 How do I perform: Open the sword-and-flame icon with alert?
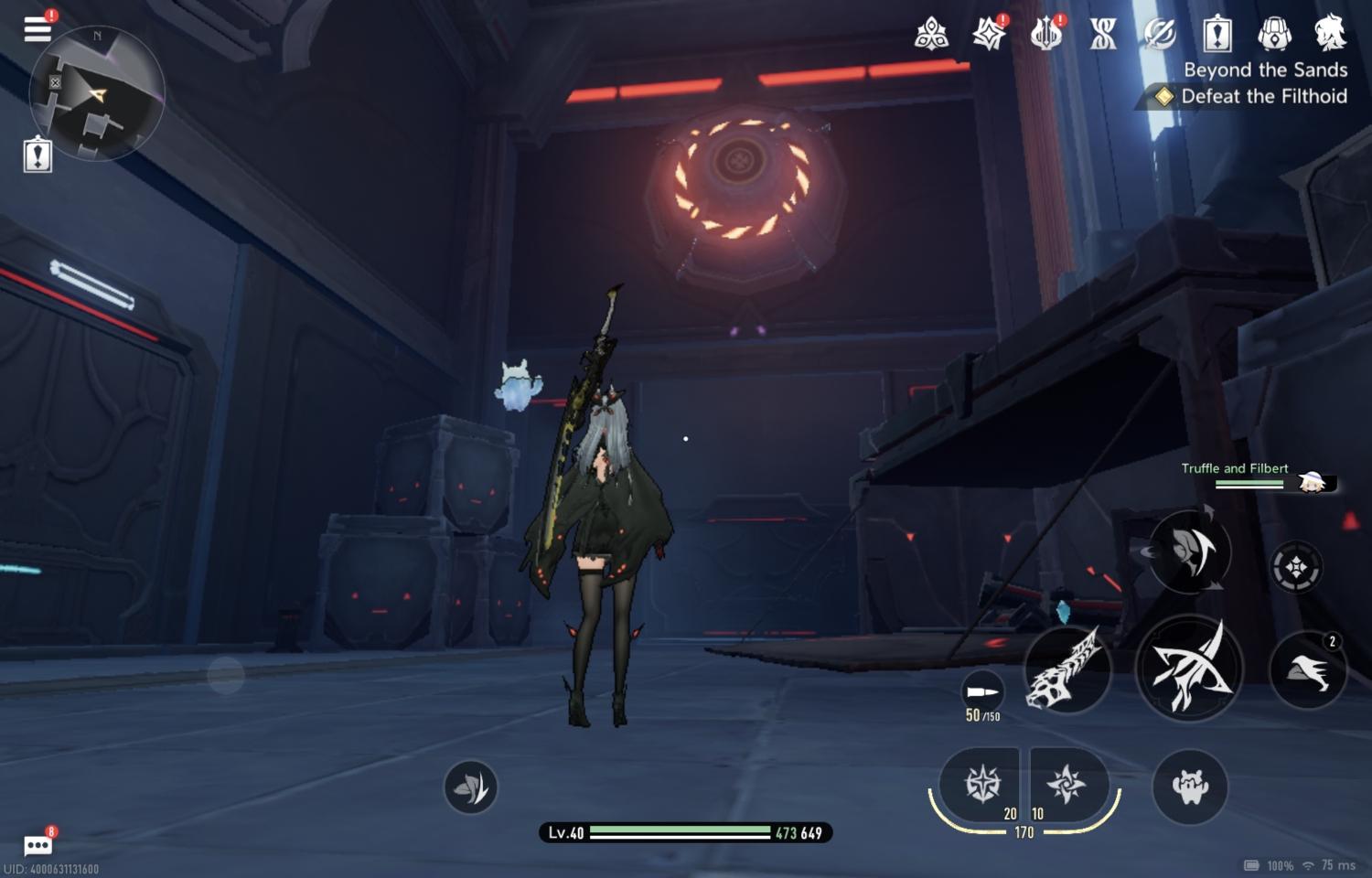coord(1045,35)
